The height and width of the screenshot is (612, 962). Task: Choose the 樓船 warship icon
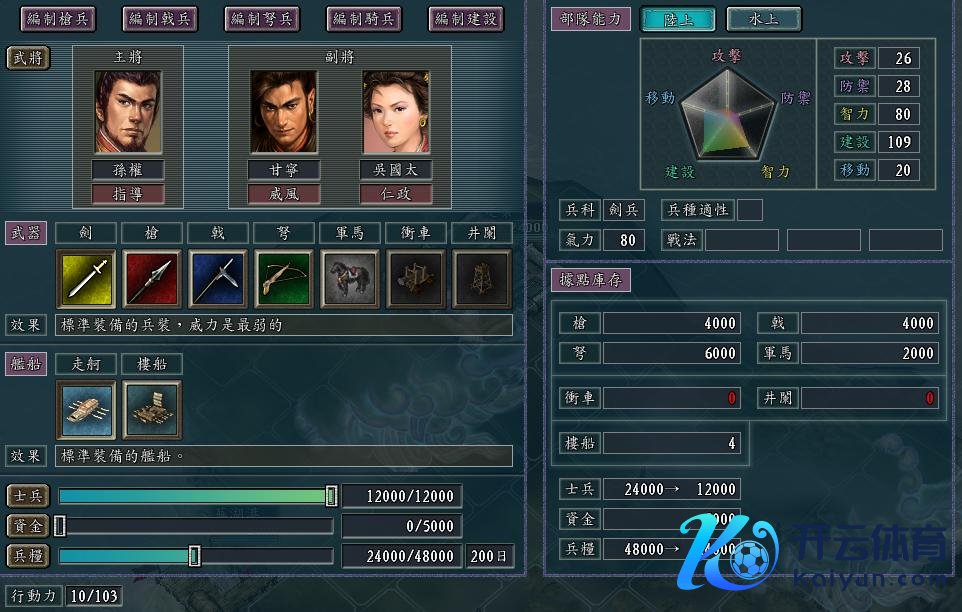pos(152,409)
